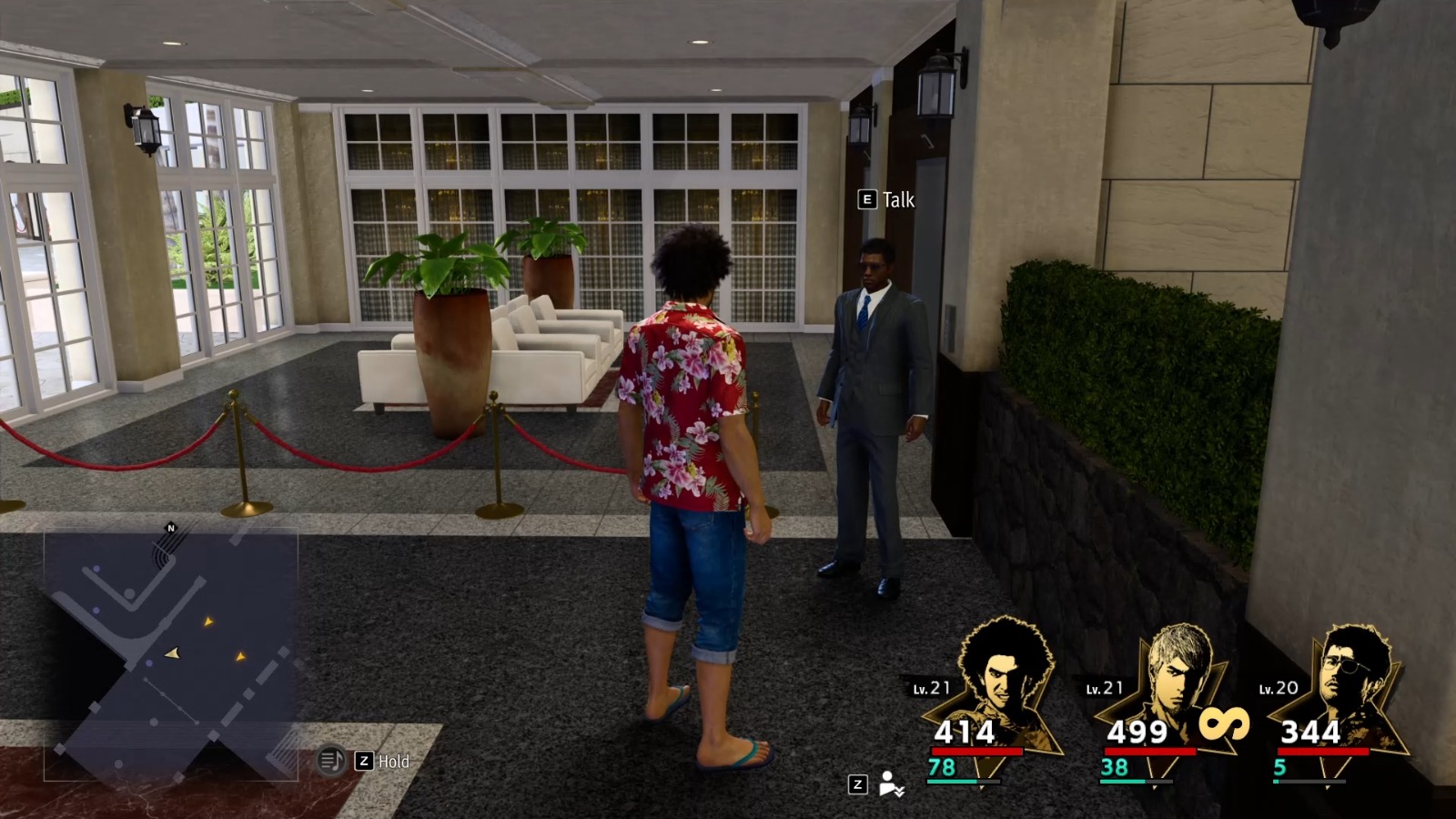The image size is (1456, 819).
Task: Click the Talk interaction prompt
Action: [897, 200]
